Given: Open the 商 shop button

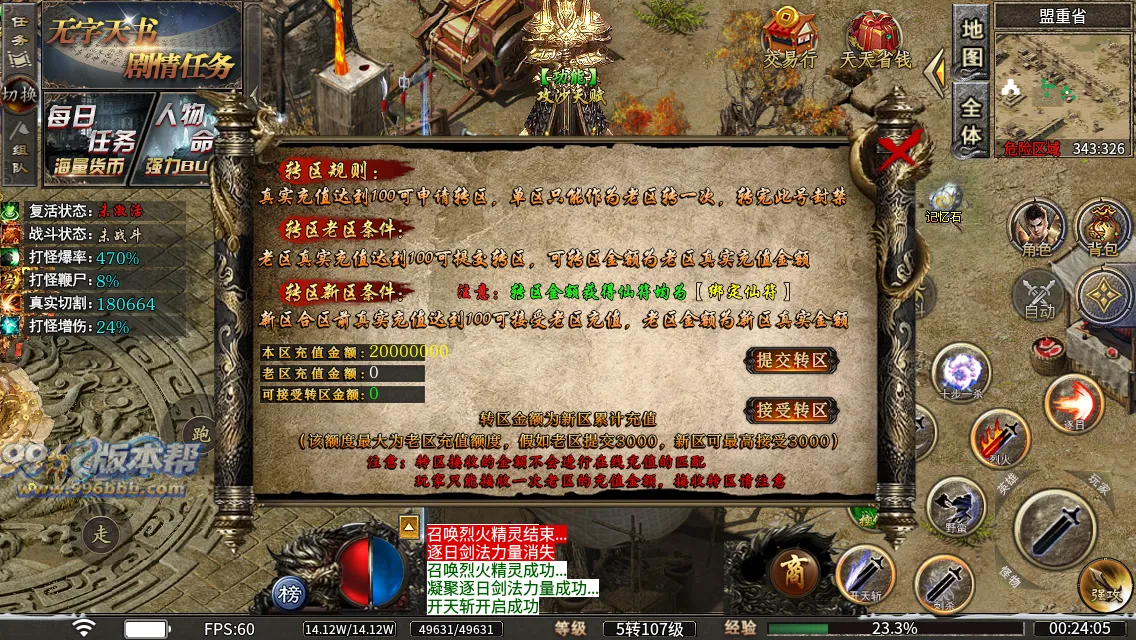Looking at the screenshot, I should pos(796,574).
